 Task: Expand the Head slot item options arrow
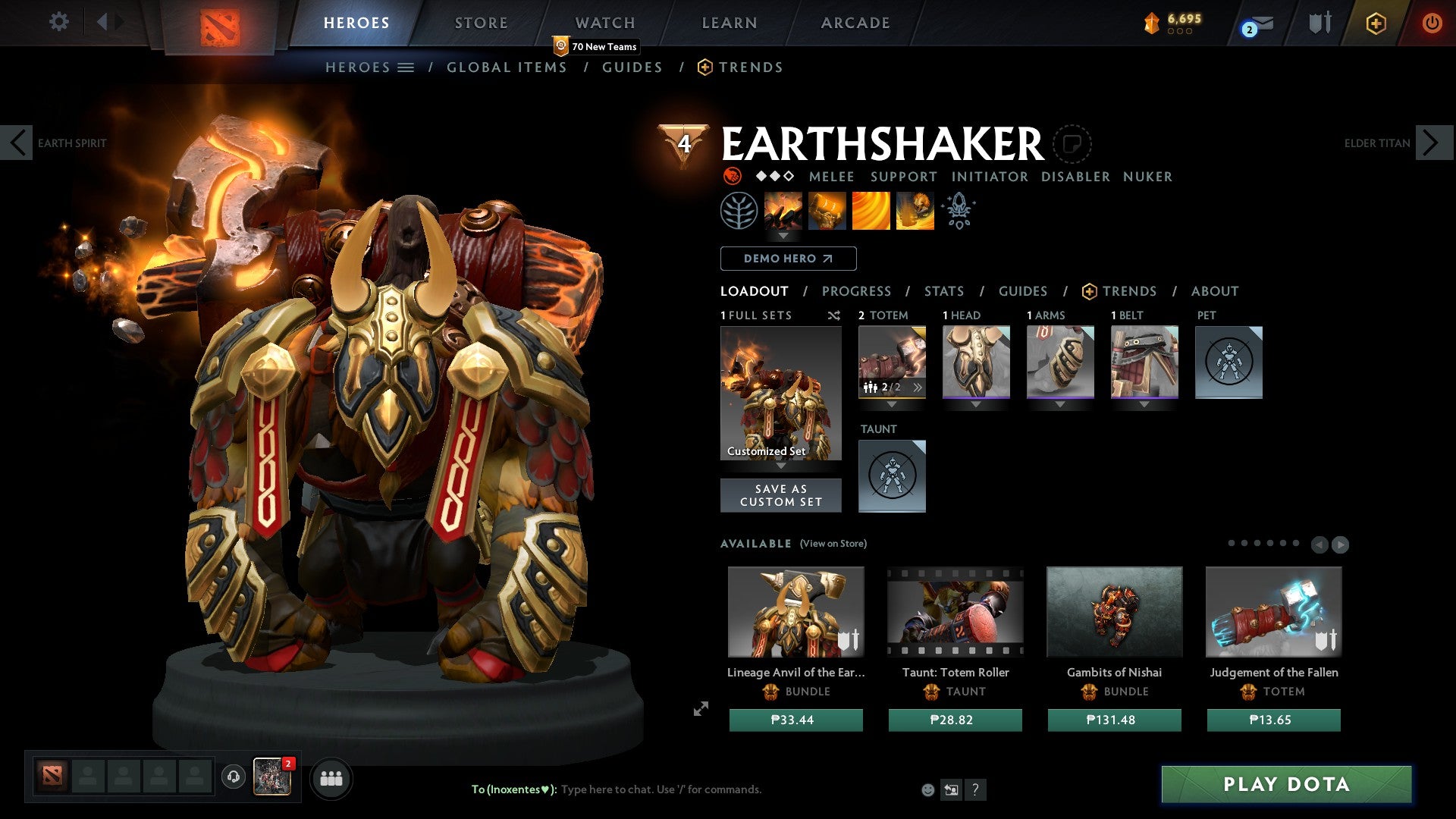pyautogui.click(x=976, y=404)
